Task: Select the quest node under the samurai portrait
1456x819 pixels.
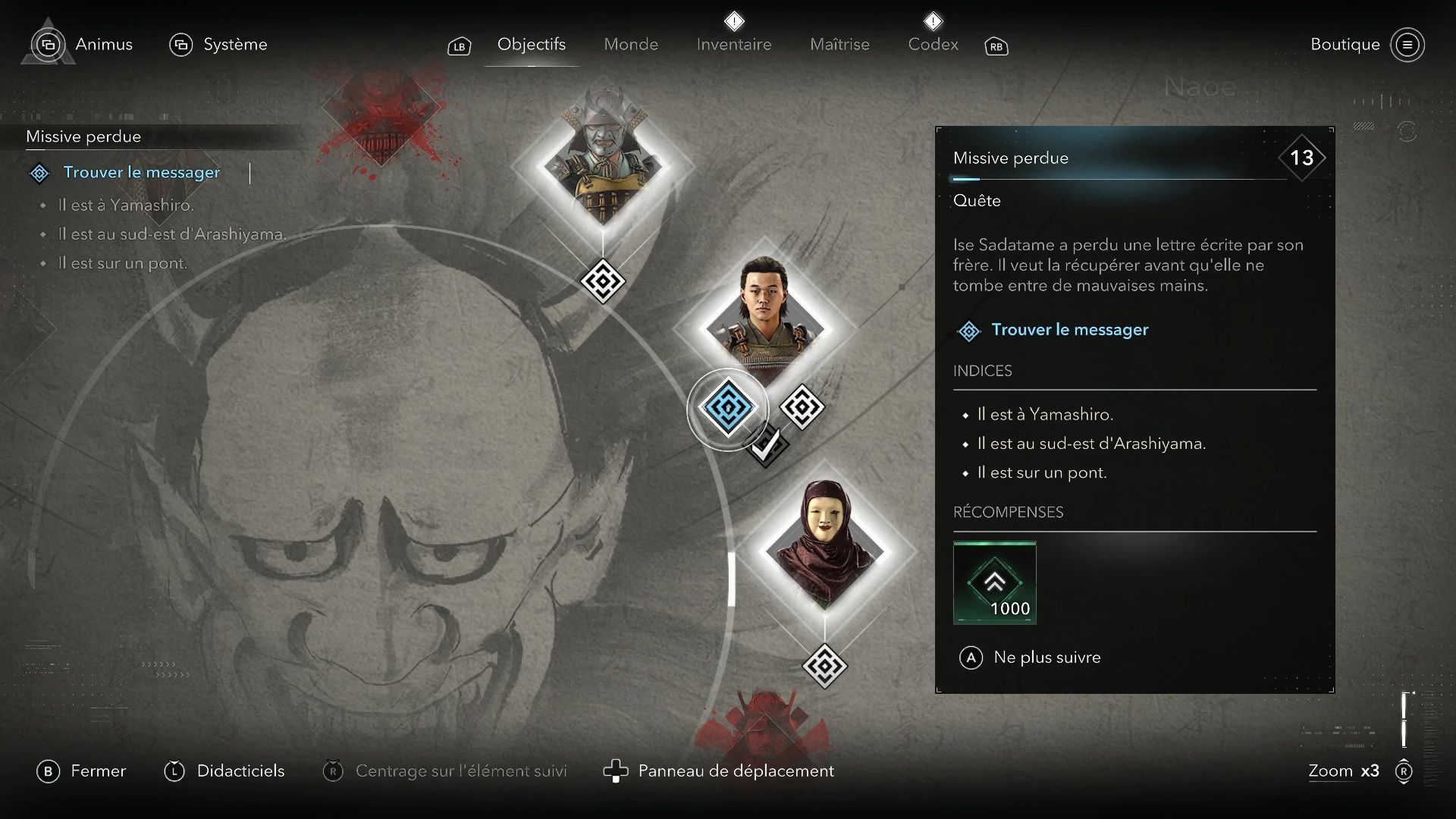Action: (603, 282)
